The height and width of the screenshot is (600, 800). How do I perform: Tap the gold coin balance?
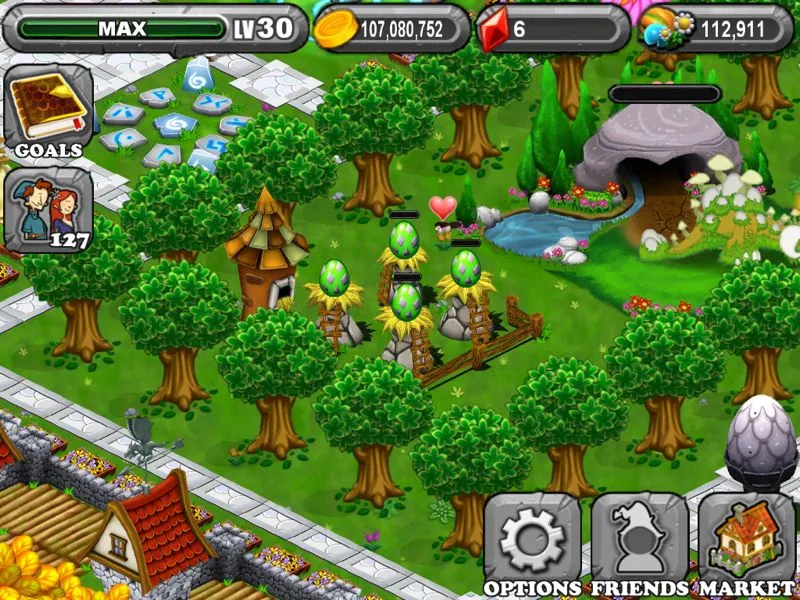pyautogui.click(x=391, y=29)
